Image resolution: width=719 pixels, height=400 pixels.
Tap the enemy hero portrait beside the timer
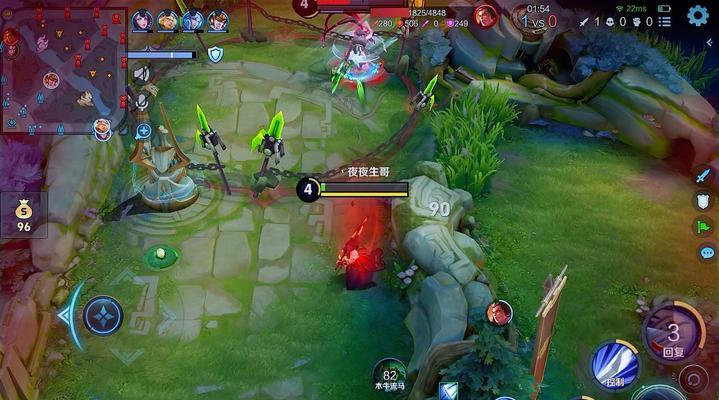click(x=486, y=16)
